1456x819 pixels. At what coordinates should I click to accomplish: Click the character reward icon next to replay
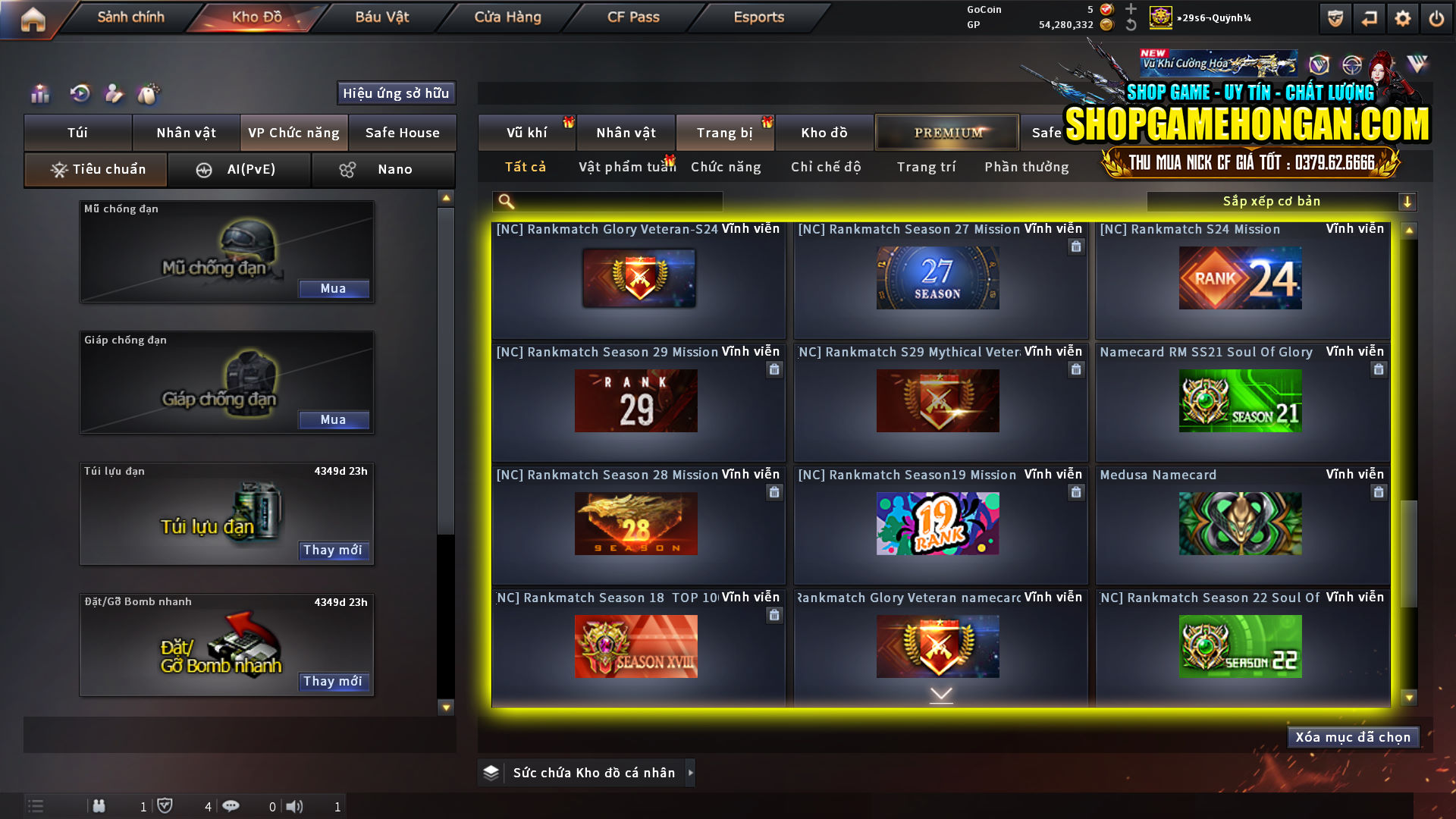point(114,94)
